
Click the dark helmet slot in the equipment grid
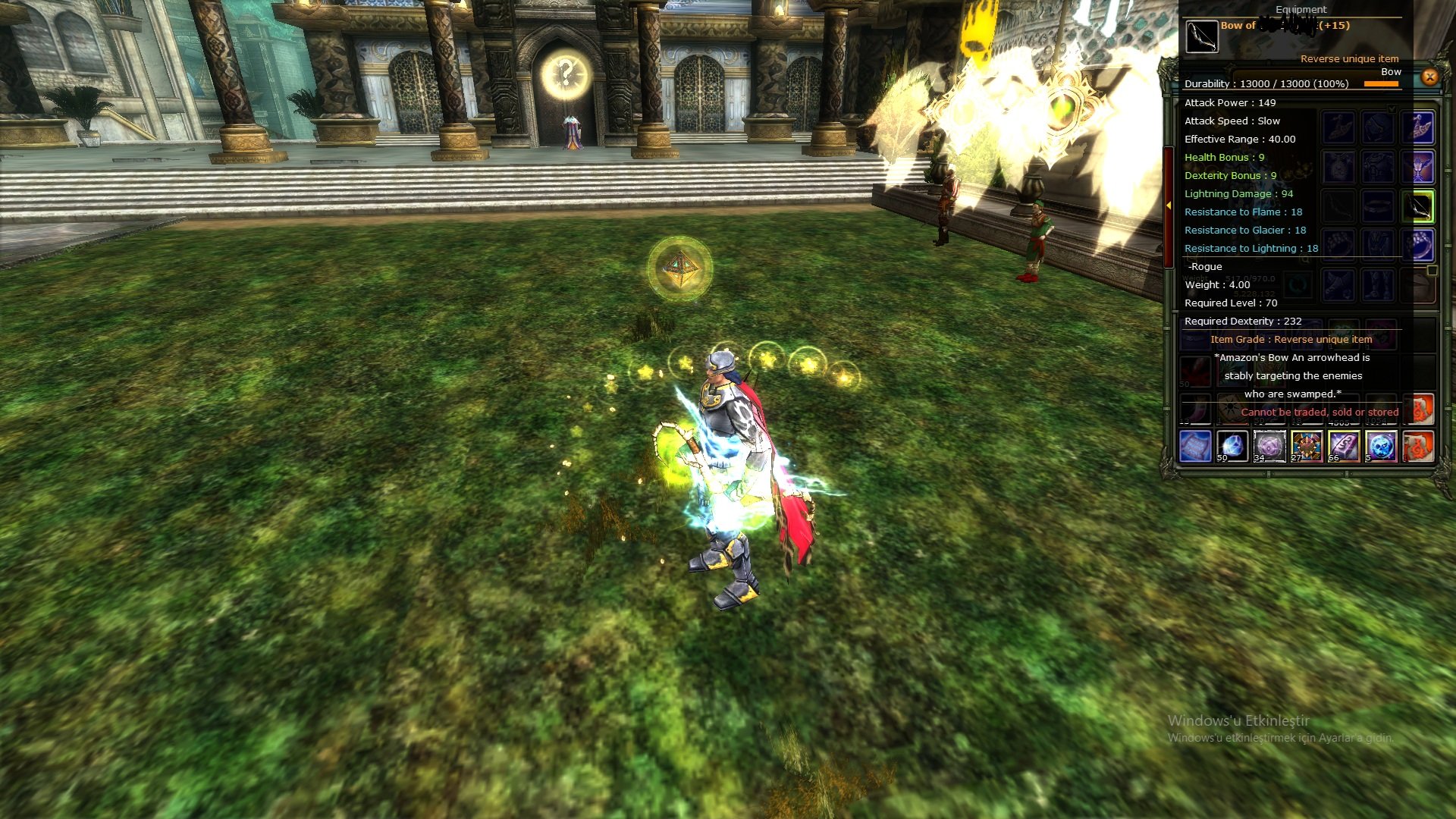point(1378,125)
